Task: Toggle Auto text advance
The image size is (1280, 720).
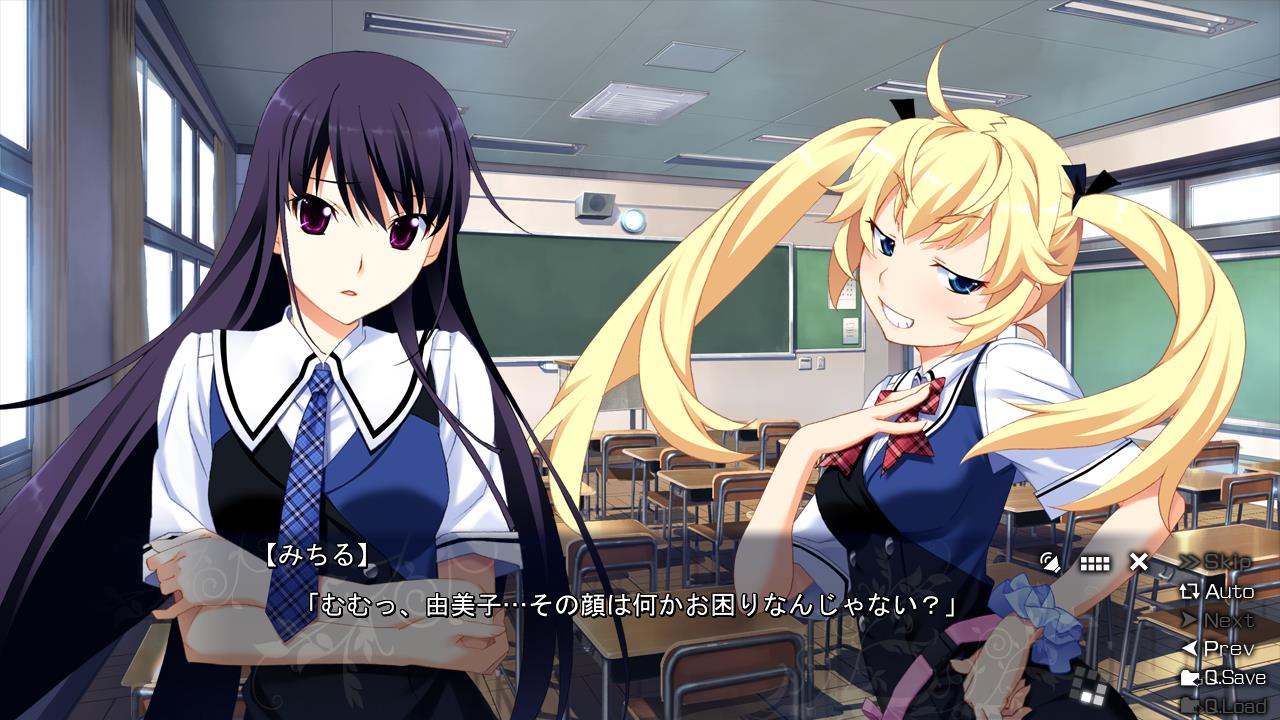Action: click(x=1217, y=591)
